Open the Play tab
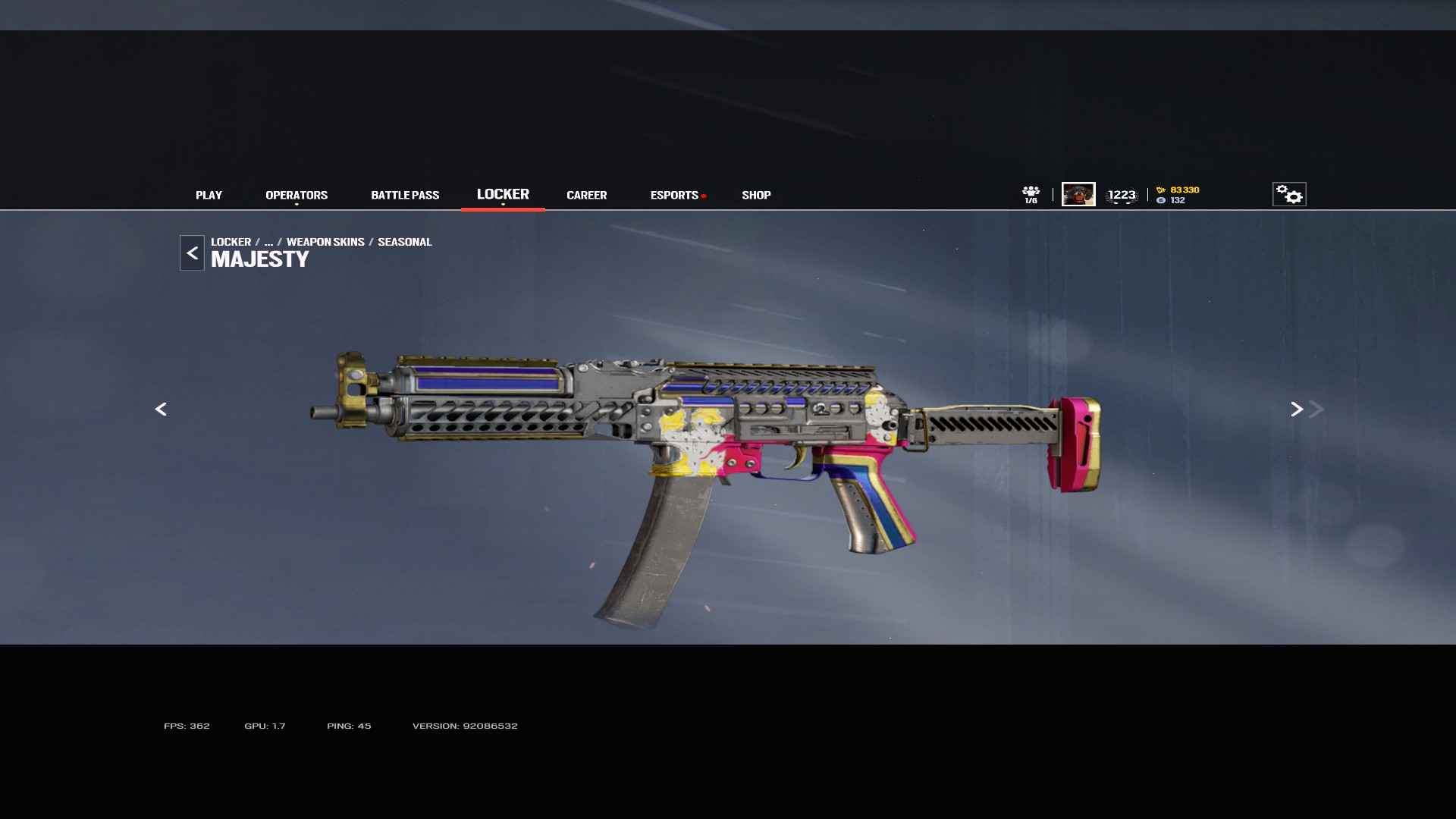 209,195
